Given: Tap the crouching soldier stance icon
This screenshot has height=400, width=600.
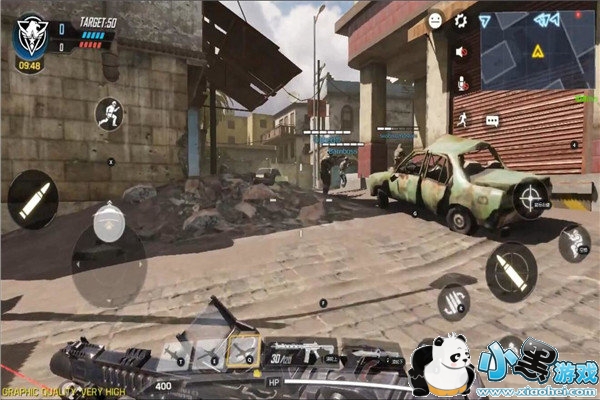Looking at the screenshot, I should click(108, 114).
